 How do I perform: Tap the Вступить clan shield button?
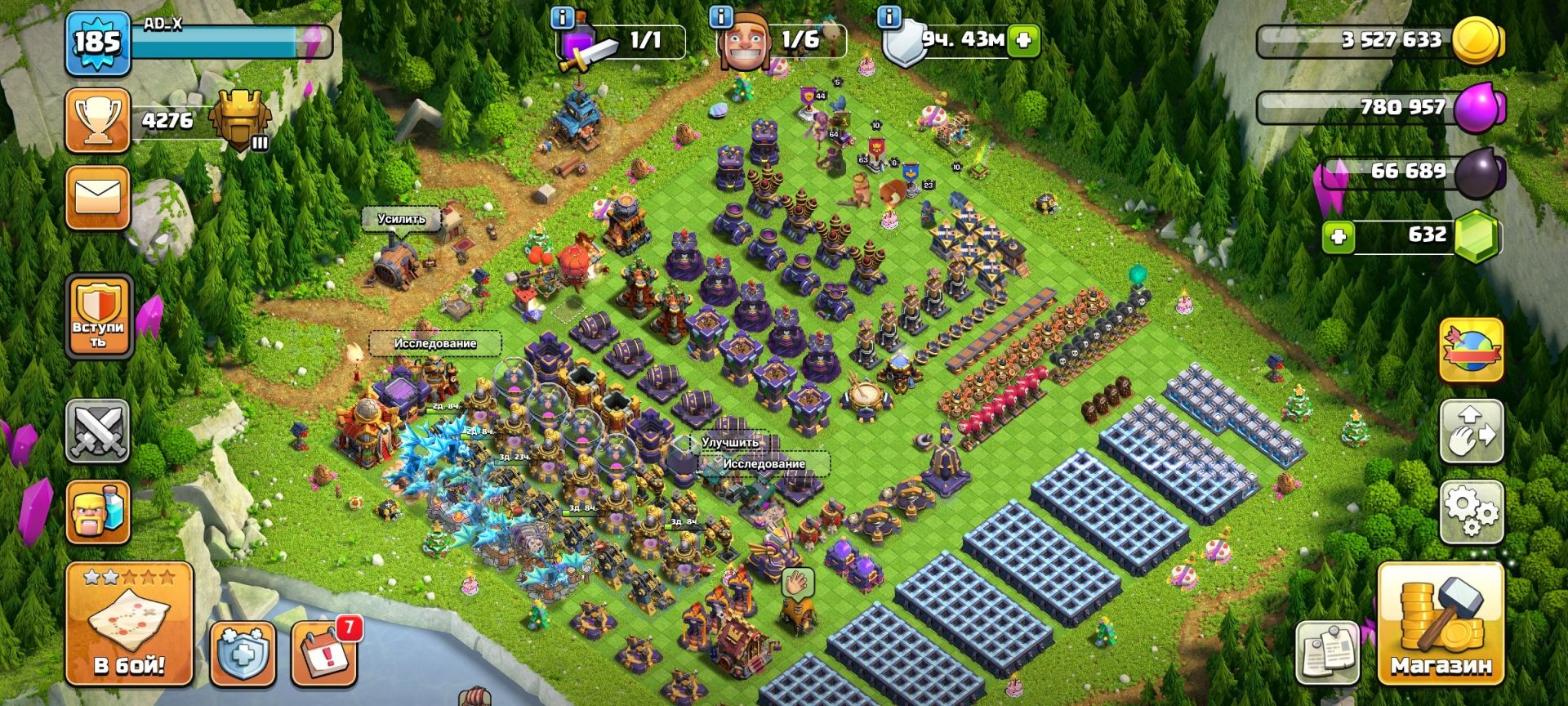pos(97,317)
